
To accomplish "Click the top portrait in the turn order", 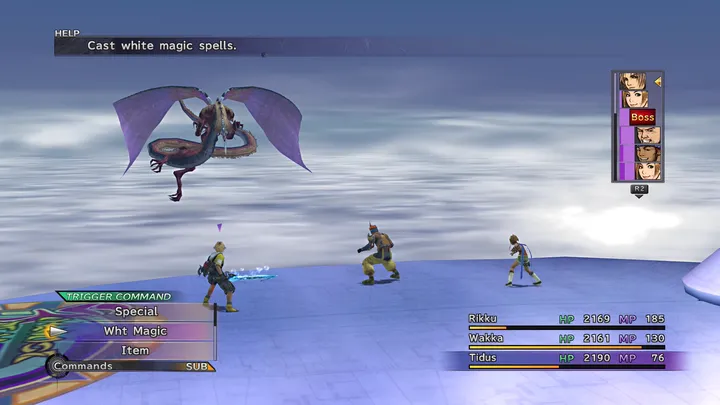I will tap(633, 81).
